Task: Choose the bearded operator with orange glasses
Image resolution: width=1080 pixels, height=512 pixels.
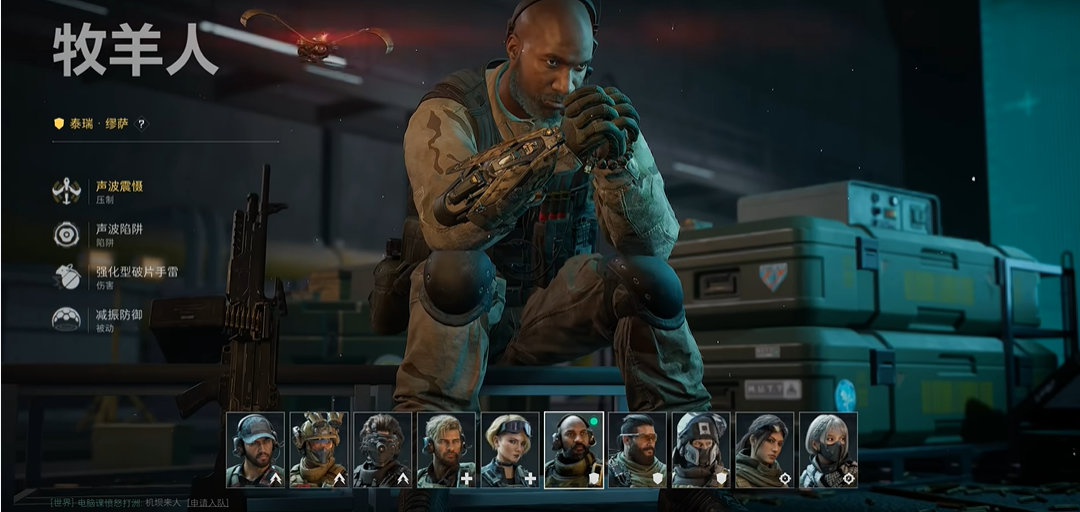Action: click(x=637, y=450)
